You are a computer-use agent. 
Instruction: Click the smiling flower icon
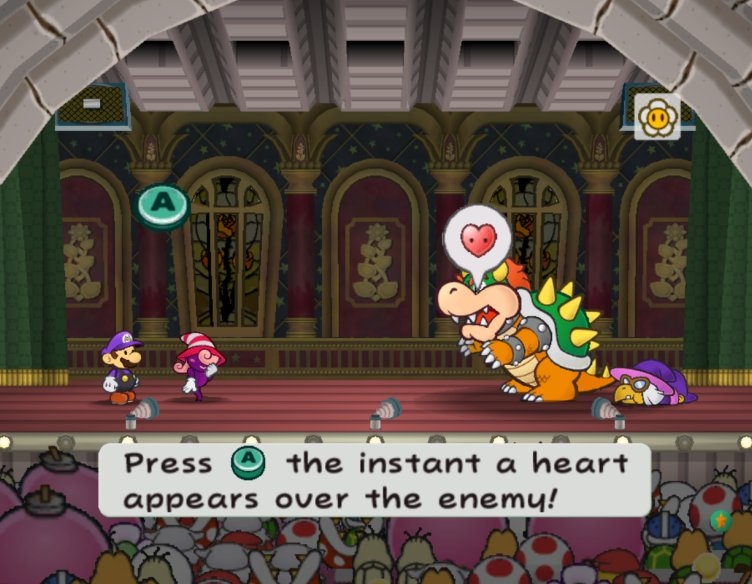657,117
